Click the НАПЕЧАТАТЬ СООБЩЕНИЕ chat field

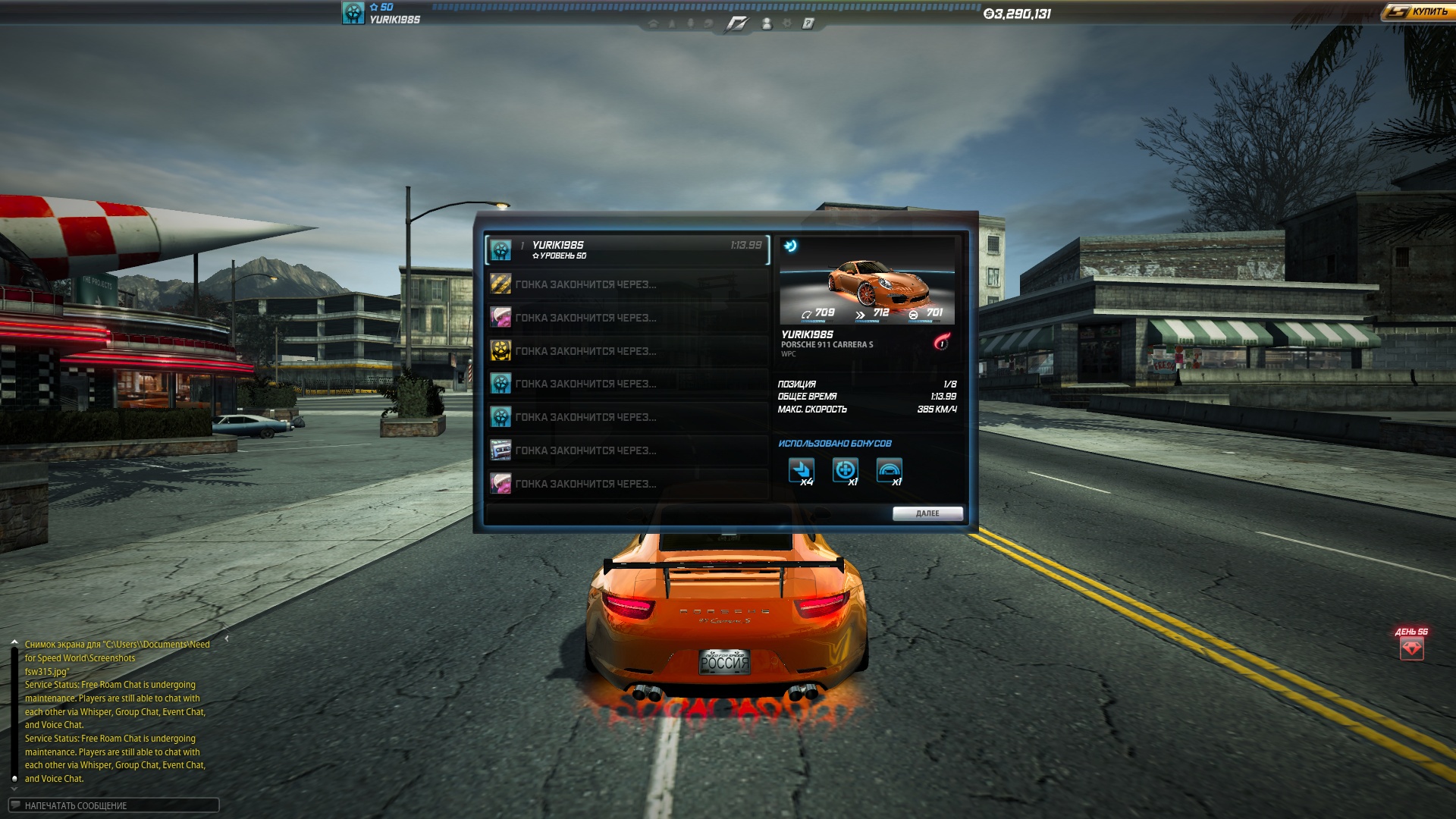[x=114, y=805]
